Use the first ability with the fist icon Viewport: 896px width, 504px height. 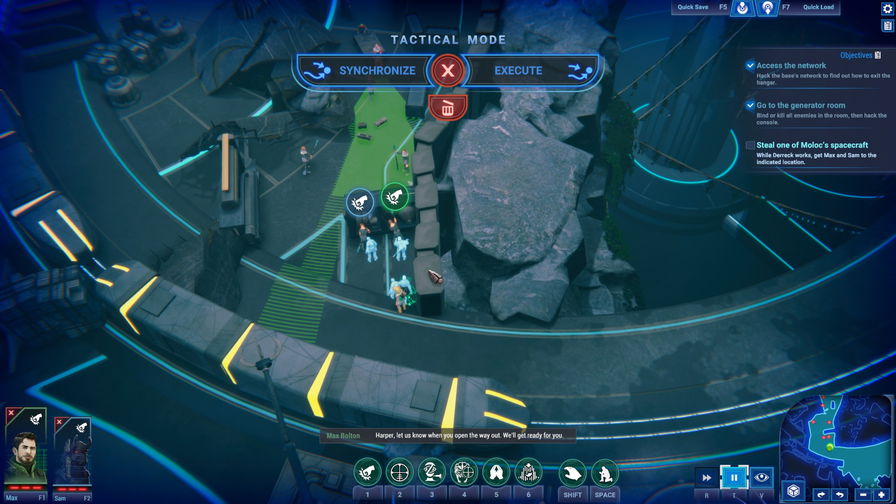pos(367,471)
